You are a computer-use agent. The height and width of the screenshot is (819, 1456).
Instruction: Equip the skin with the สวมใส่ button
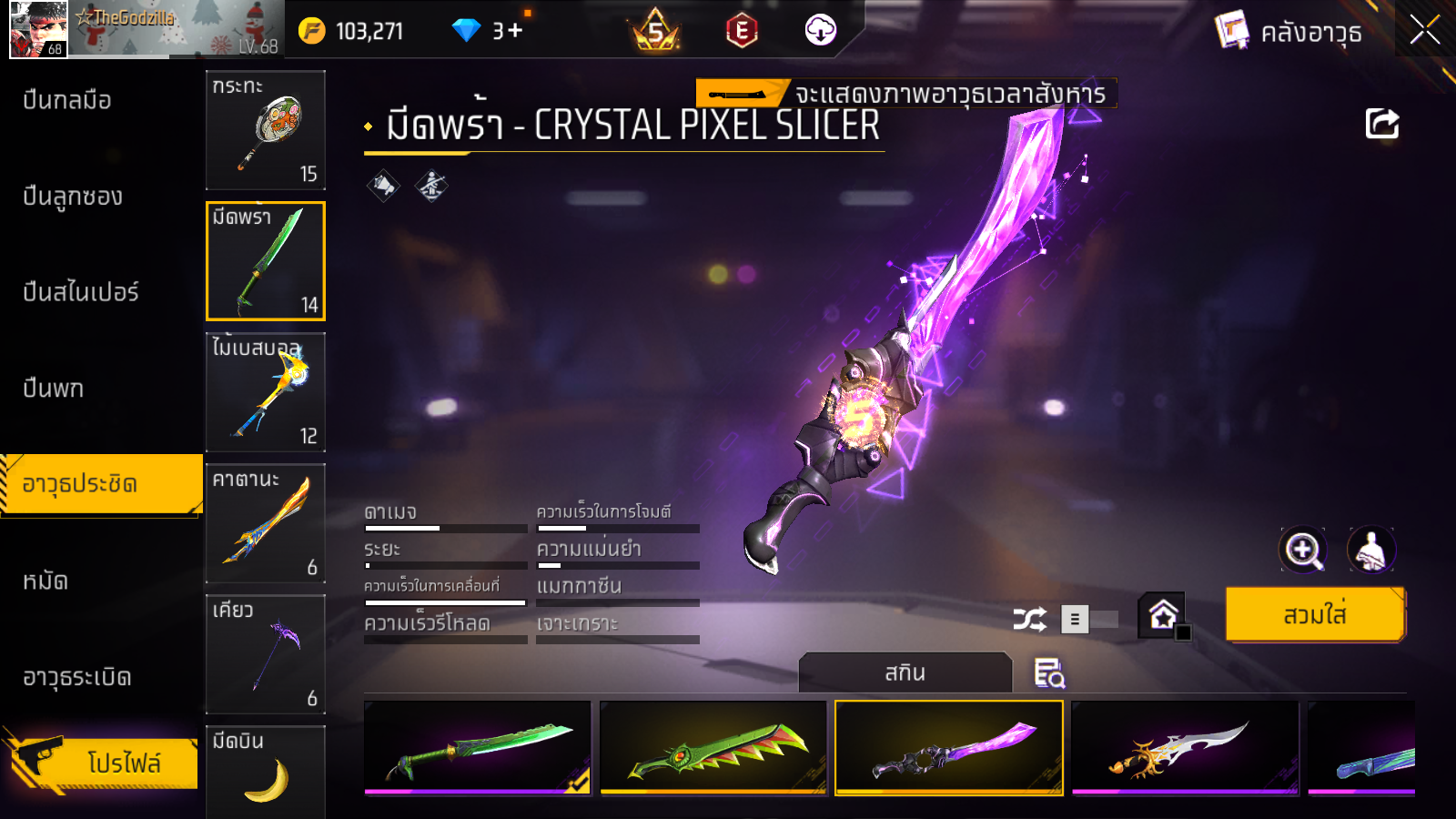click(x=1315, y=615)
